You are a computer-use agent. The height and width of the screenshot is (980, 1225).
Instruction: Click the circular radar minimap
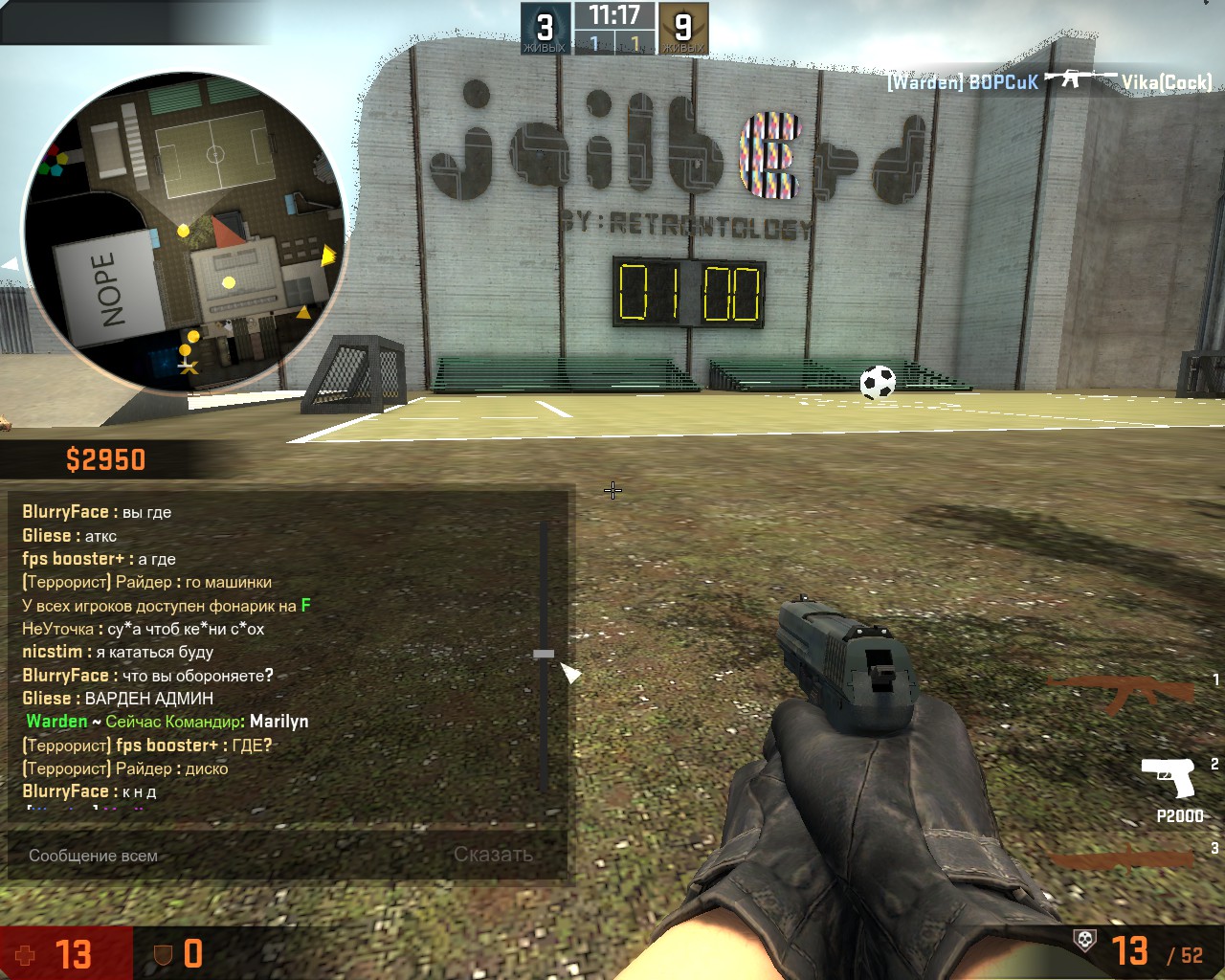click(184, 232)
